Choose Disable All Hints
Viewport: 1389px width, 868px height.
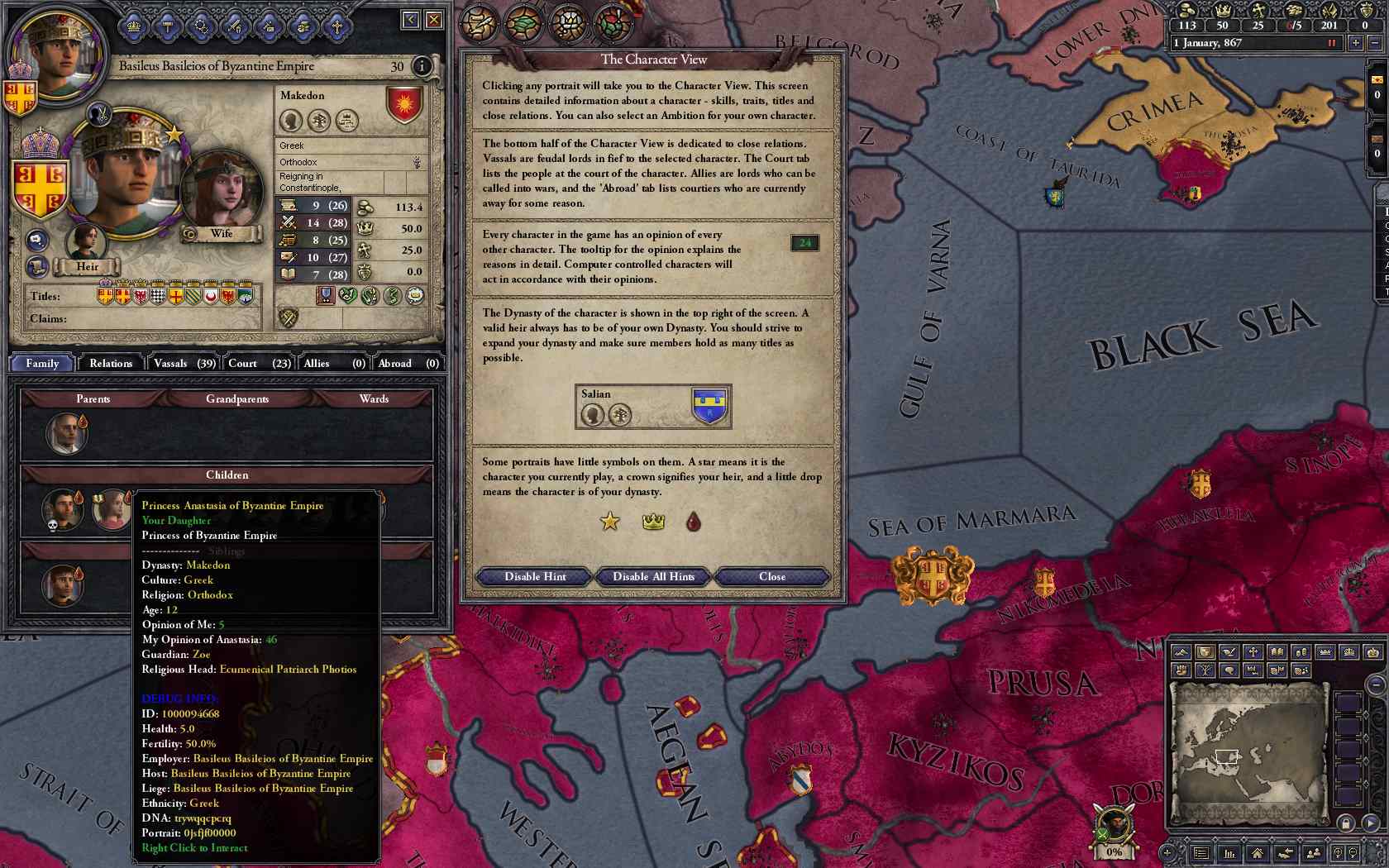point(653,576)
